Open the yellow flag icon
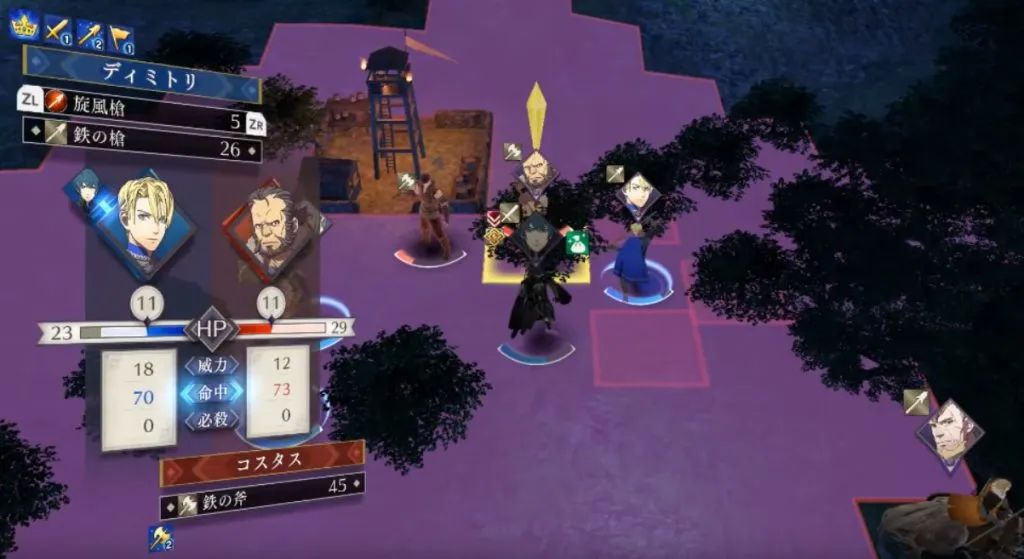 [121, 38]
